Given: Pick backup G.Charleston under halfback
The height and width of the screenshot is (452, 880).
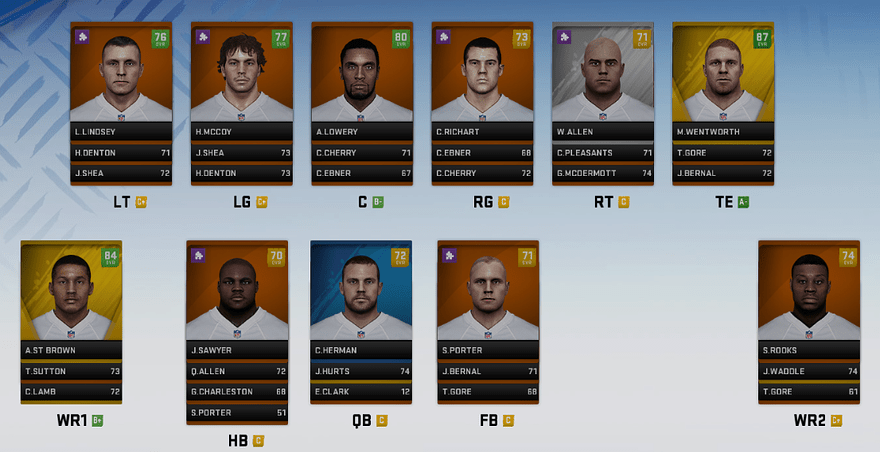Looking at the screenshot, I should 237,391.
